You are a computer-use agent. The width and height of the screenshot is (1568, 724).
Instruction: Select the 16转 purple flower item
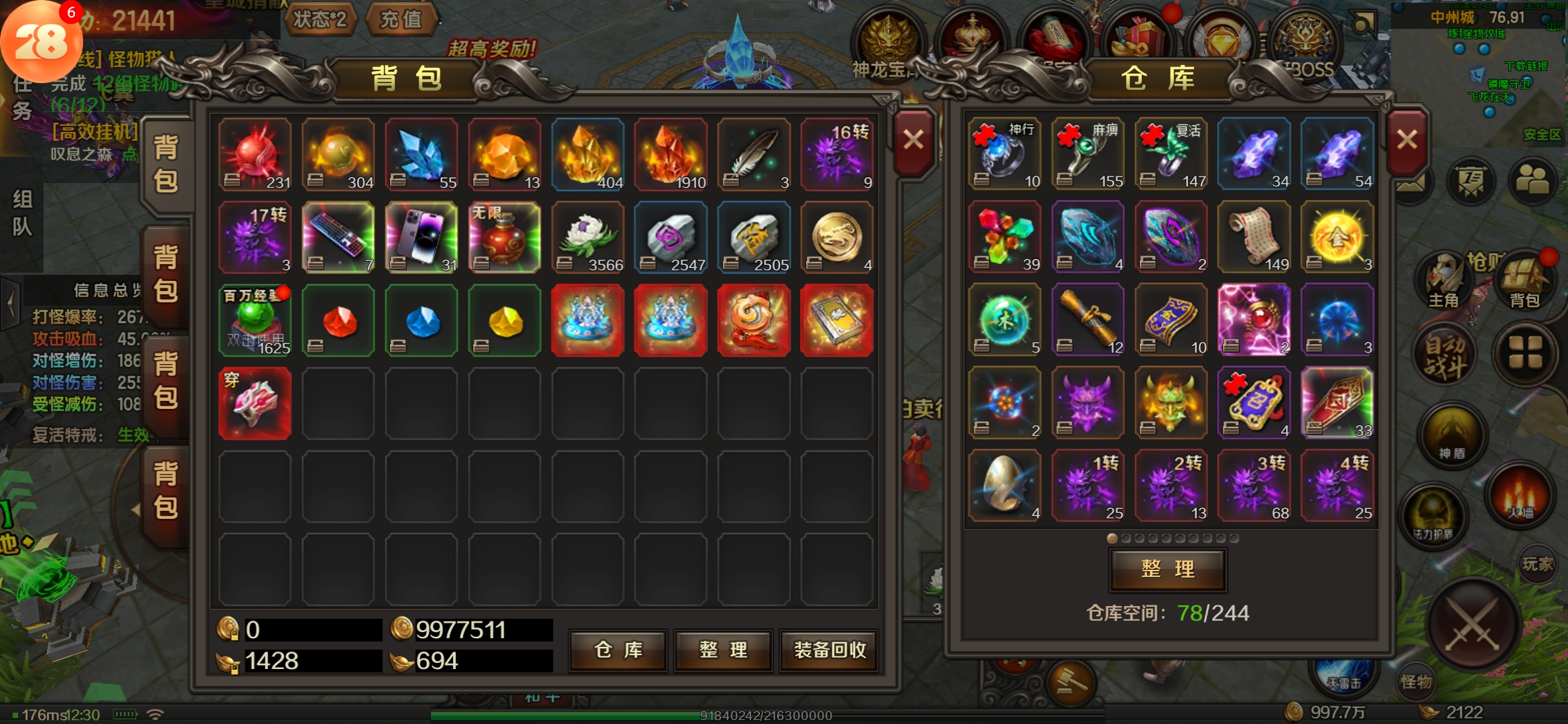837,155
